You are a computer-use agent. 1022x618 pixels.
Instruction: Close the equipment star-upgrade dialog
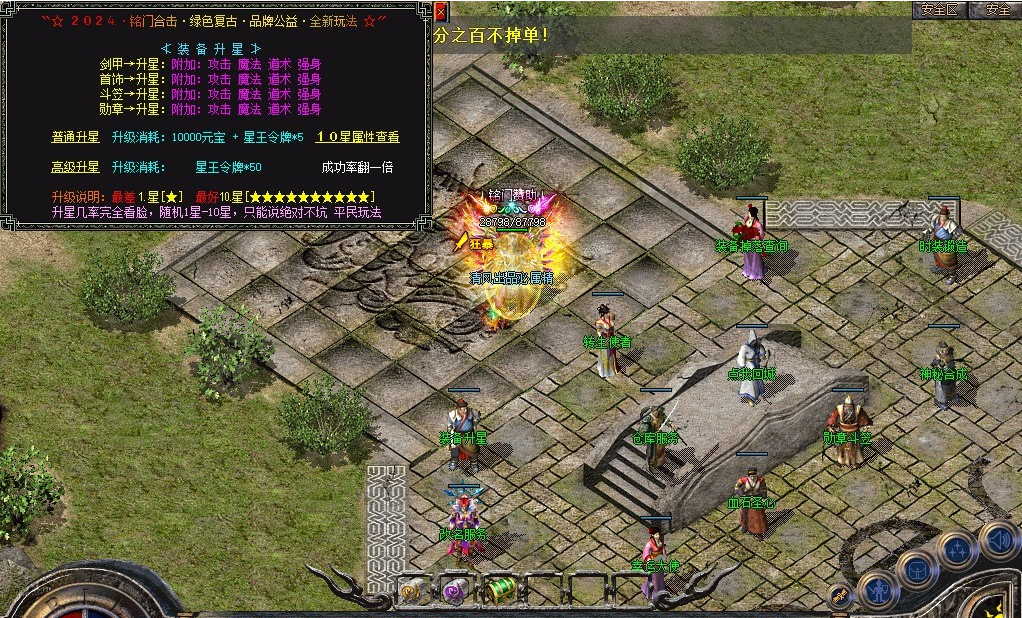[x=441, y=12]
